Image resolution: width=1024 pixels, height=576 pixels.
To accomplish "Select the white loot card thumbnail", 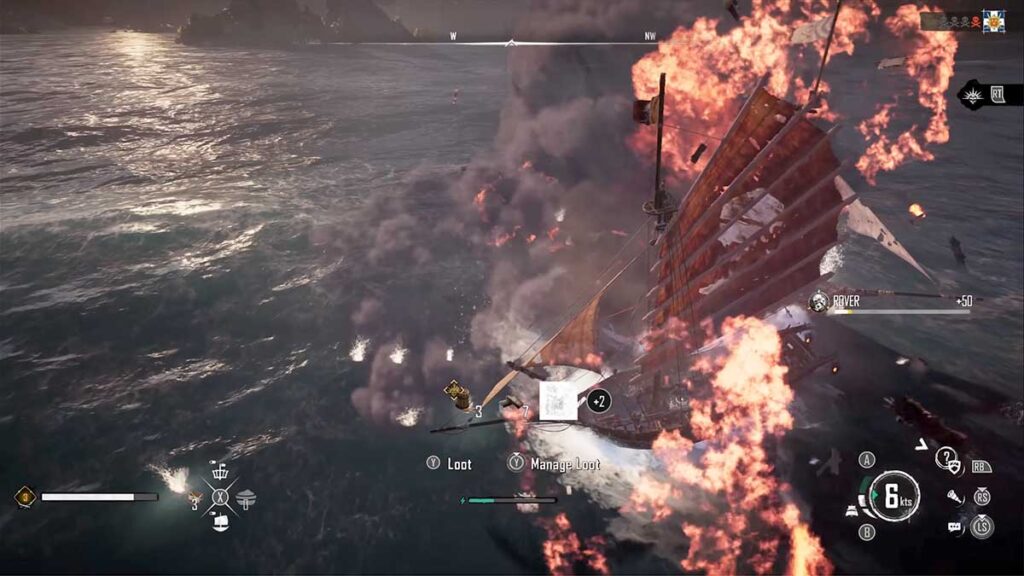I will click(x=556, y=400).
